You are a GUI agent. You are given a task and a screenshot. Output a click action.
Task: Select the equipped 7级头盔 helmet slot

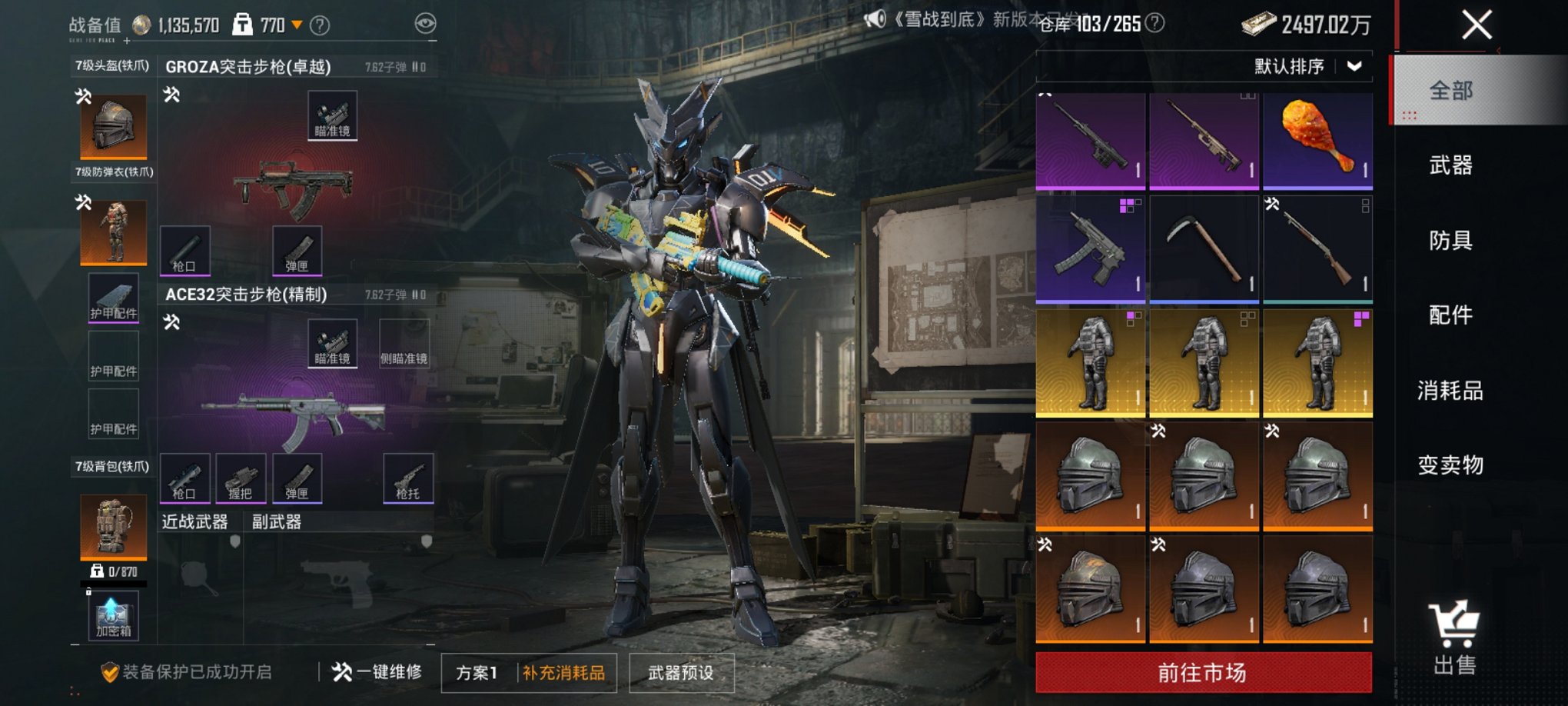[114, 126]
